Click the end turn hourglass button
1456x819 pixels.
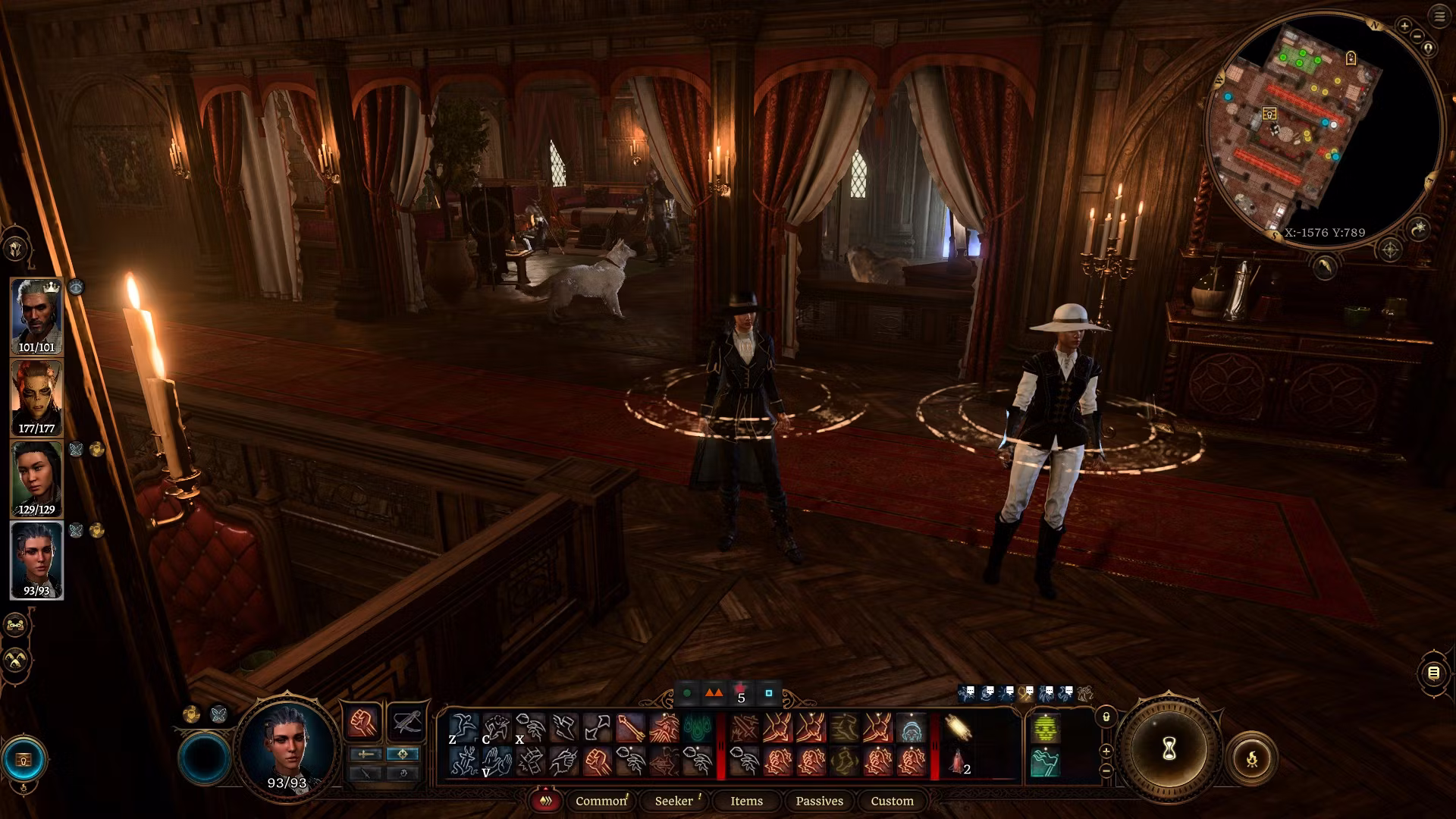click(x=1169, y=749)
